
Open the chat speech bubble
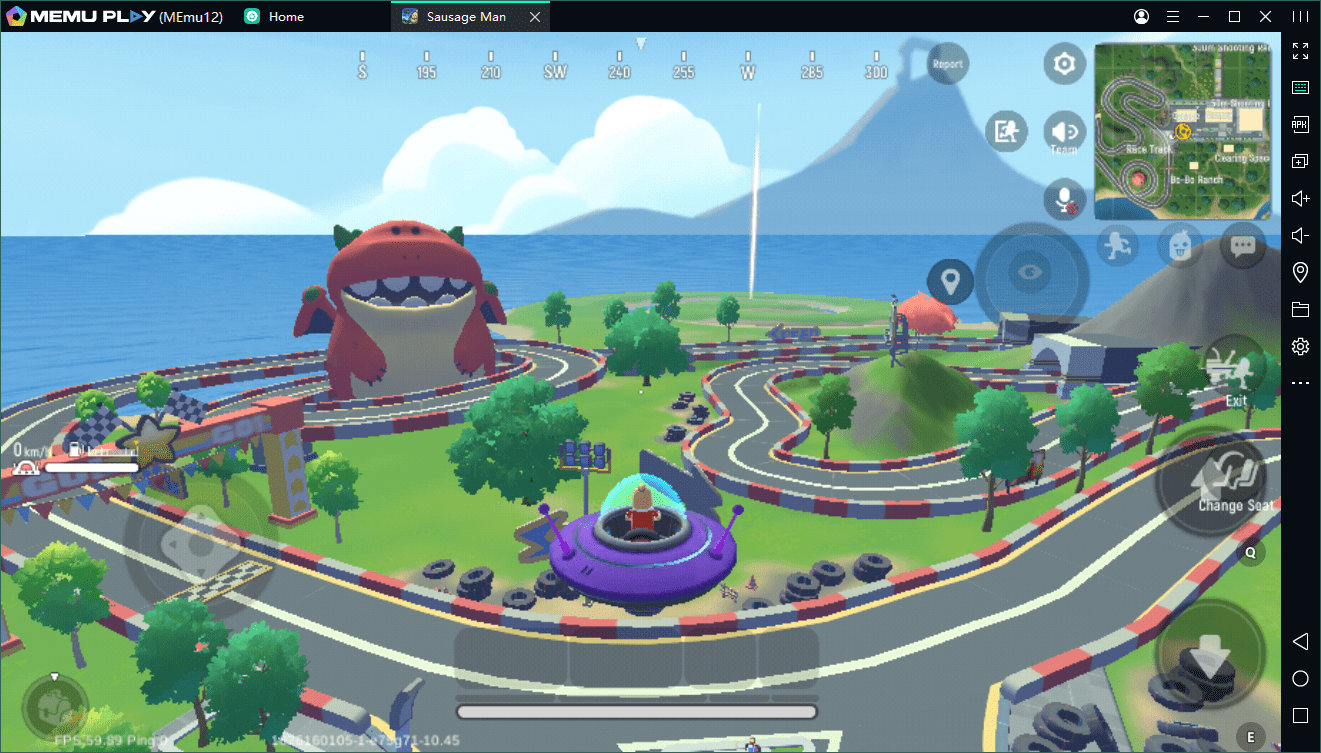coord(1243,244)
